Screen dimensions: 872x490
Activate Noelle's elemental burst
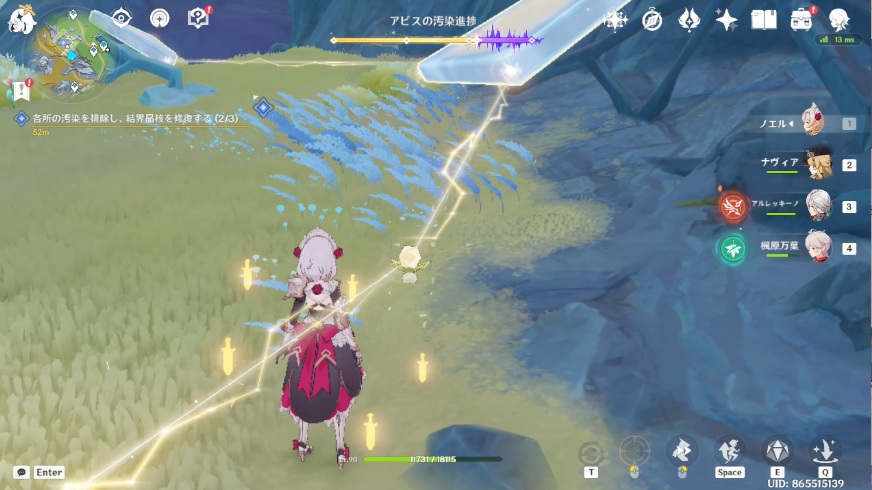tap(825, 452)
